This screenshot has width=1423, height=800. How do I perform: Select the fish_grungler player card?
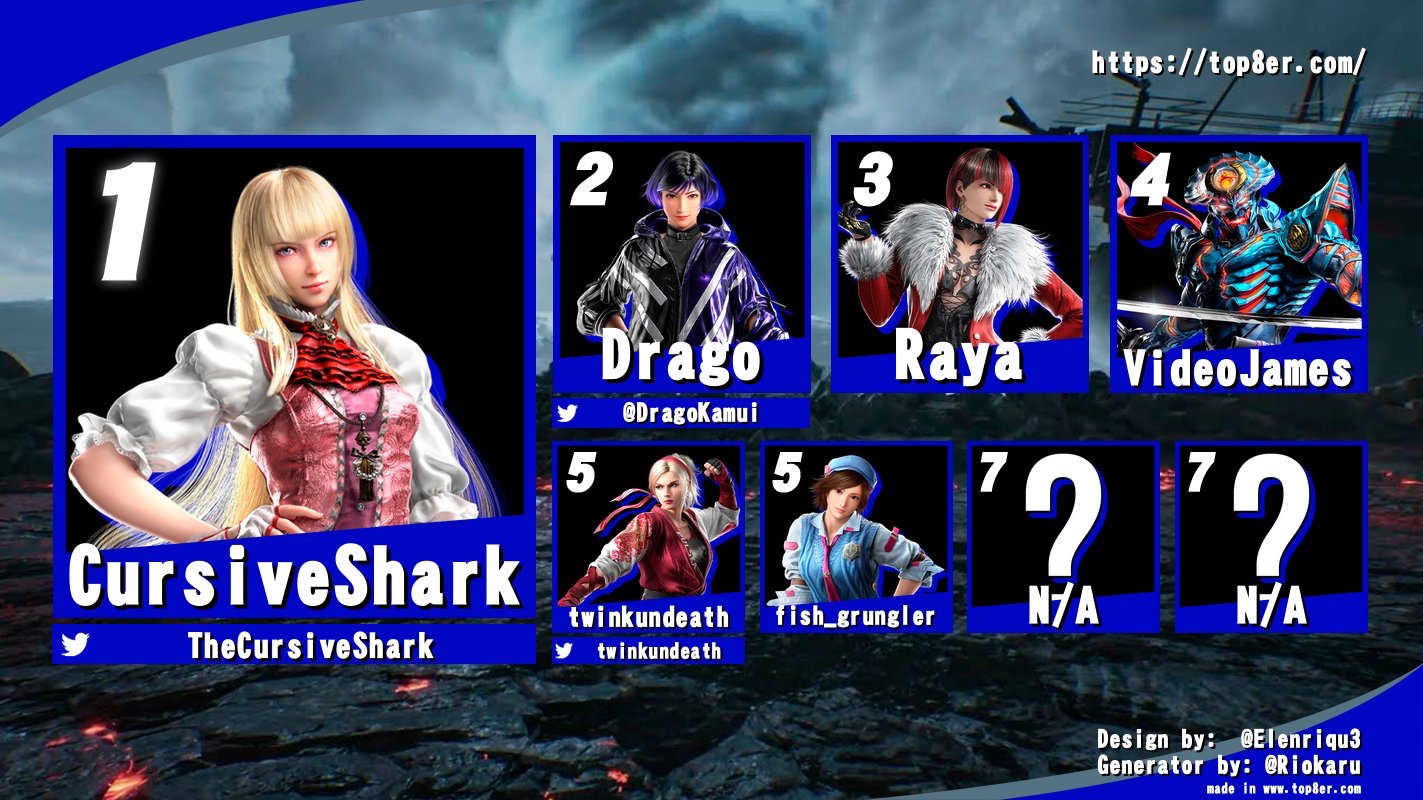(x=855, y=537)
